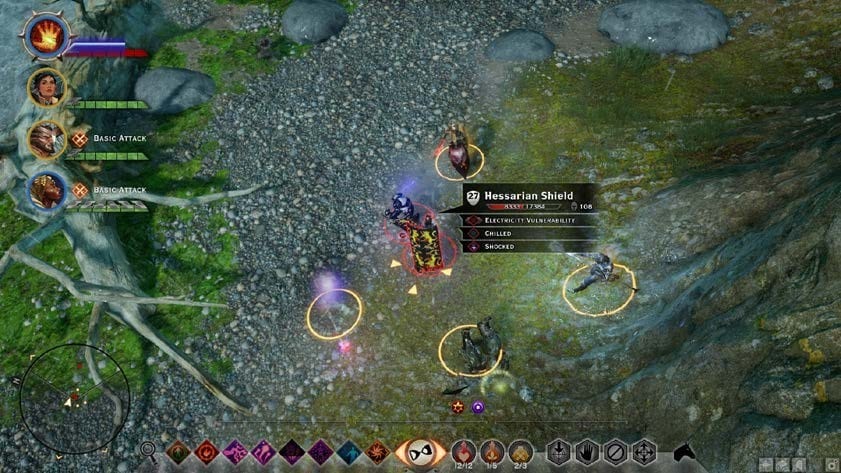Activate the tactical camera eye button
This screenshot has height=473, width=841.
point(420,453)
